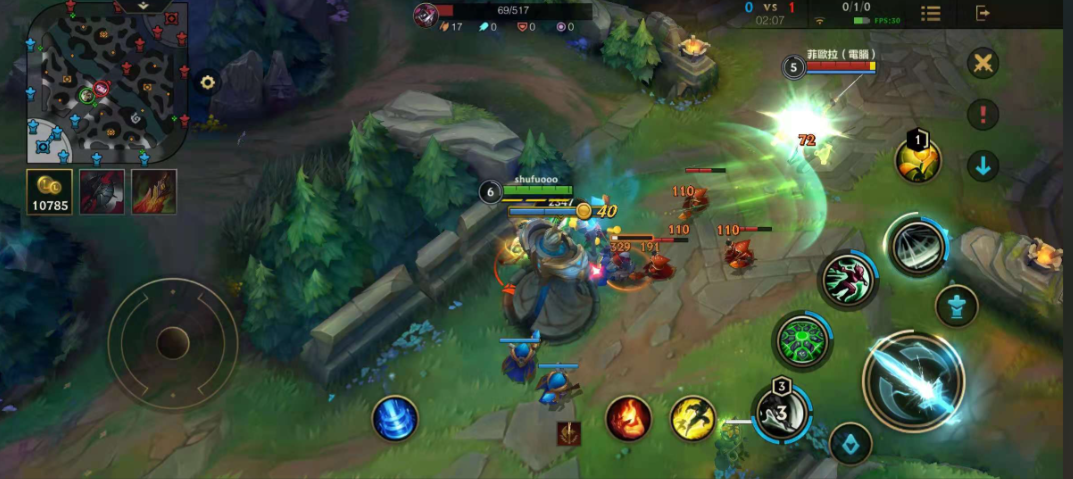Tap the blue down-arrow ping button
The height and width of the screenshot is (479, 1073).
[983, 166]
